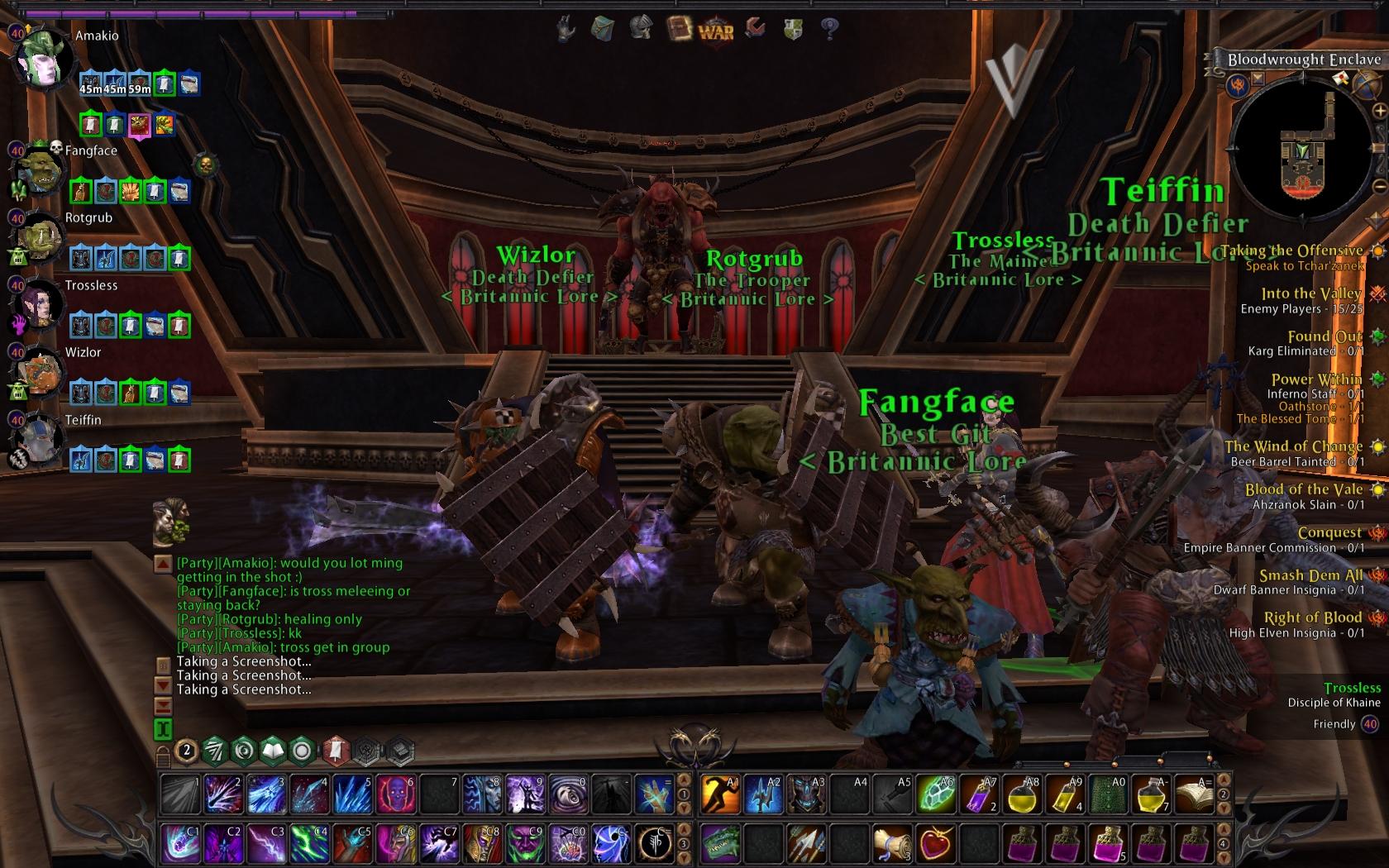The width and height of the screenshot is (1389, 868).
Task: Open the world map globe icon
Action: pyautogui.click(x=1366, y=83)
